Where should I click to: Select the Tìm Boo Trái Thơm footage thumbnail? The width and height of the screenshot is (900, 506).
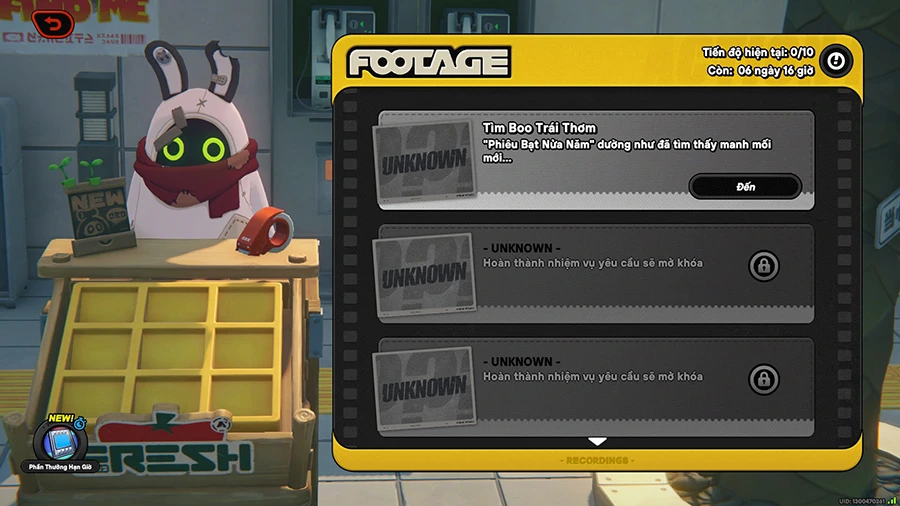(424, 160)
